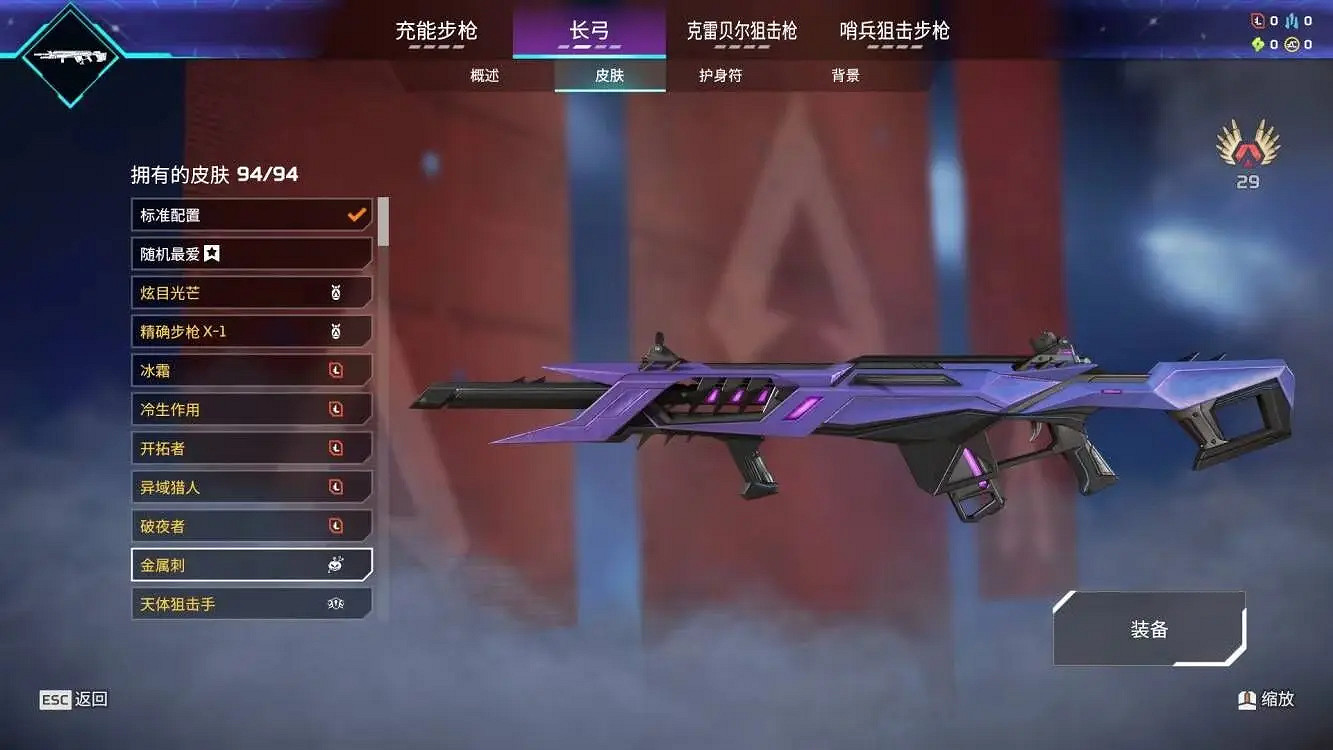
Task: Click the weapon thumbnail at top left
Action: pos(70,58)
